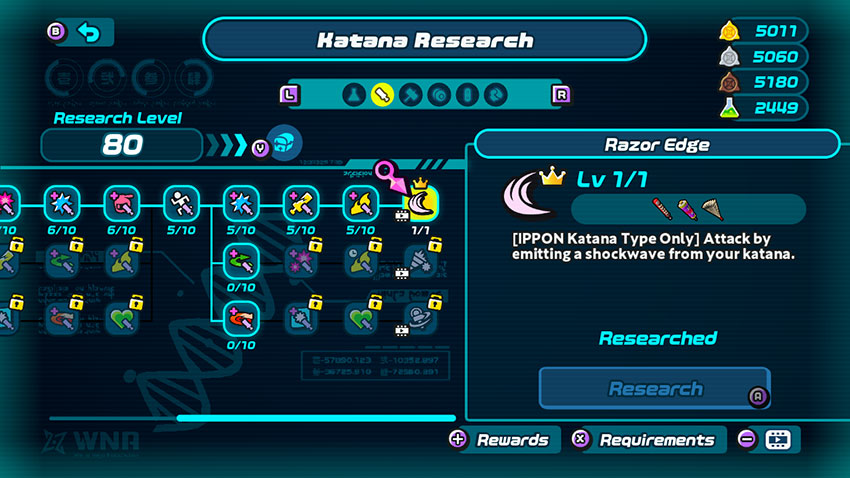Open the capsule-shaped research tab
Viewport: 850px width, 478px height.
pos(467,95)
